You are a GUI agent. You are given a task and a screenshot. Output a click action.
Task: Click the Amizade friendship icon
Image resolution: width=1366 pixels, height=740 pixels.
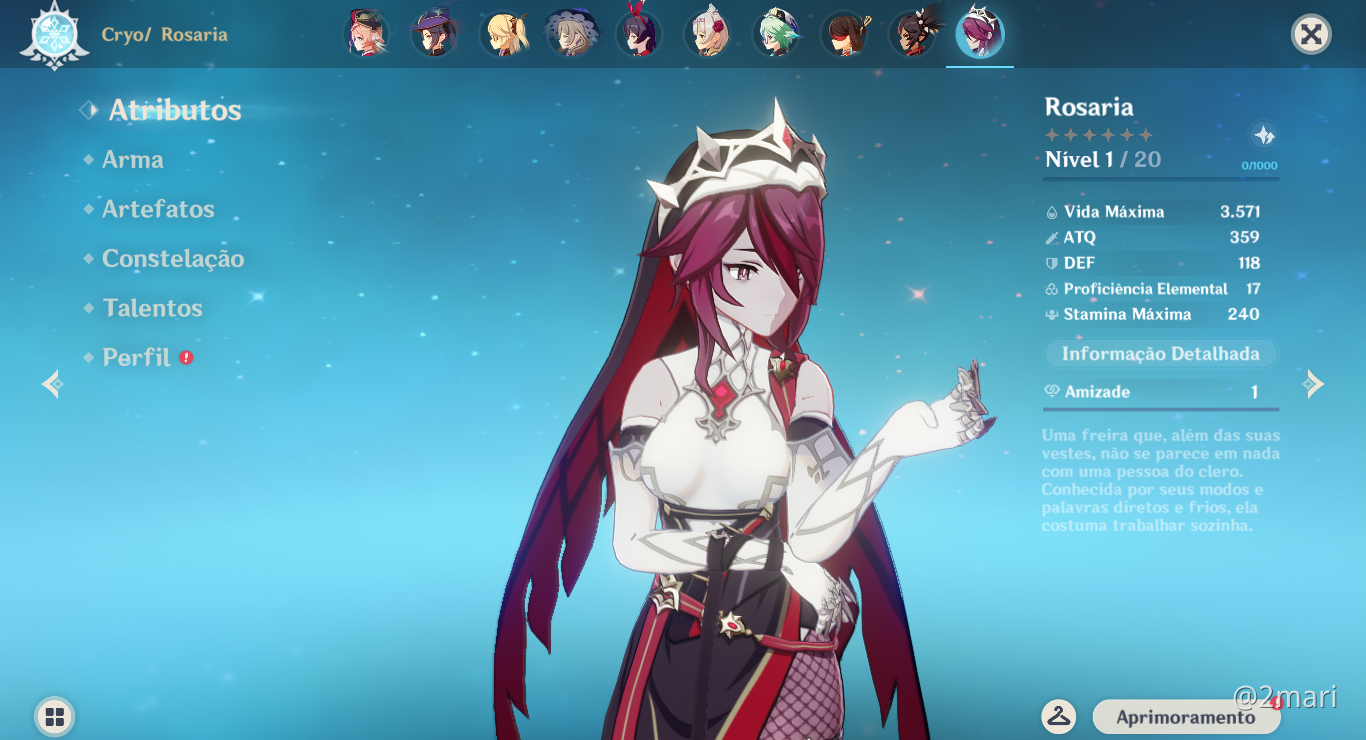point(1050,392)
